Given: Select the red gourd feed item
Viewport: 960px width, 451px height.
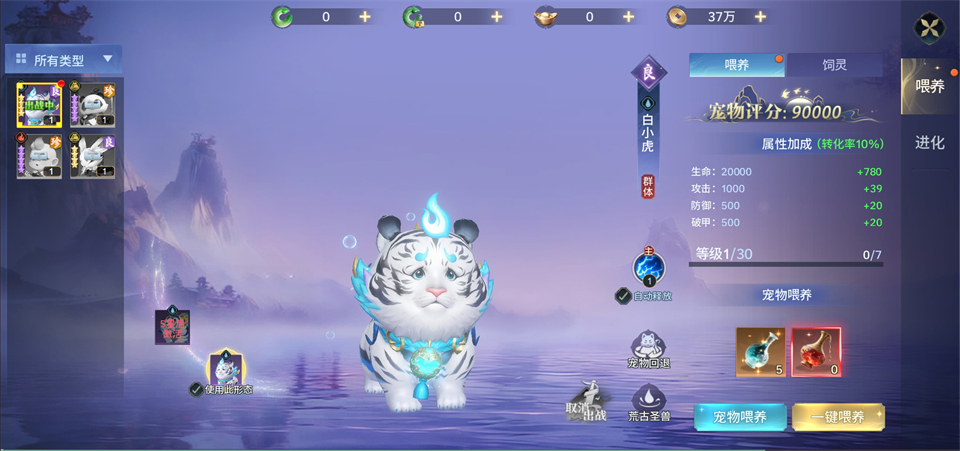Looking at the screenshot, I should click(x=816, y=352).
